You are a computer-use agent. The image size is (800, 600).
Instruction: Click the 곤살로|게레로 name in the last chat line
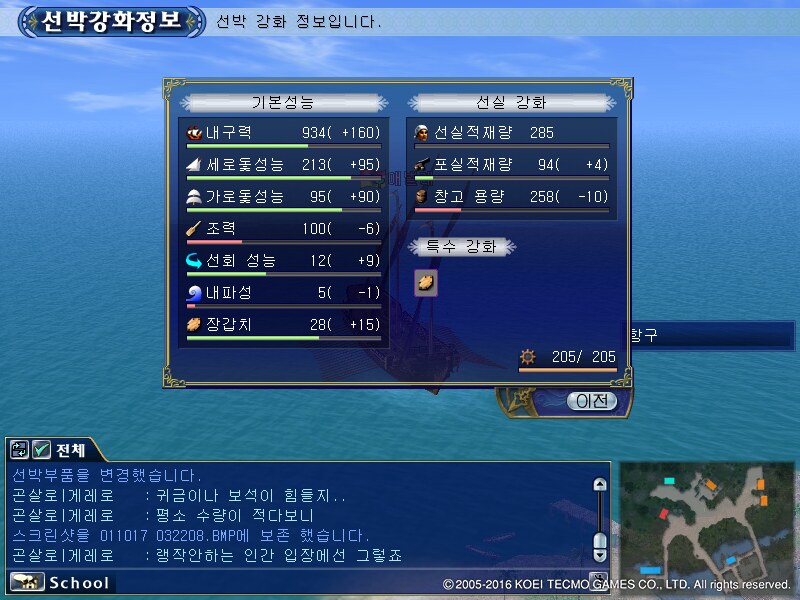point(62,555)
